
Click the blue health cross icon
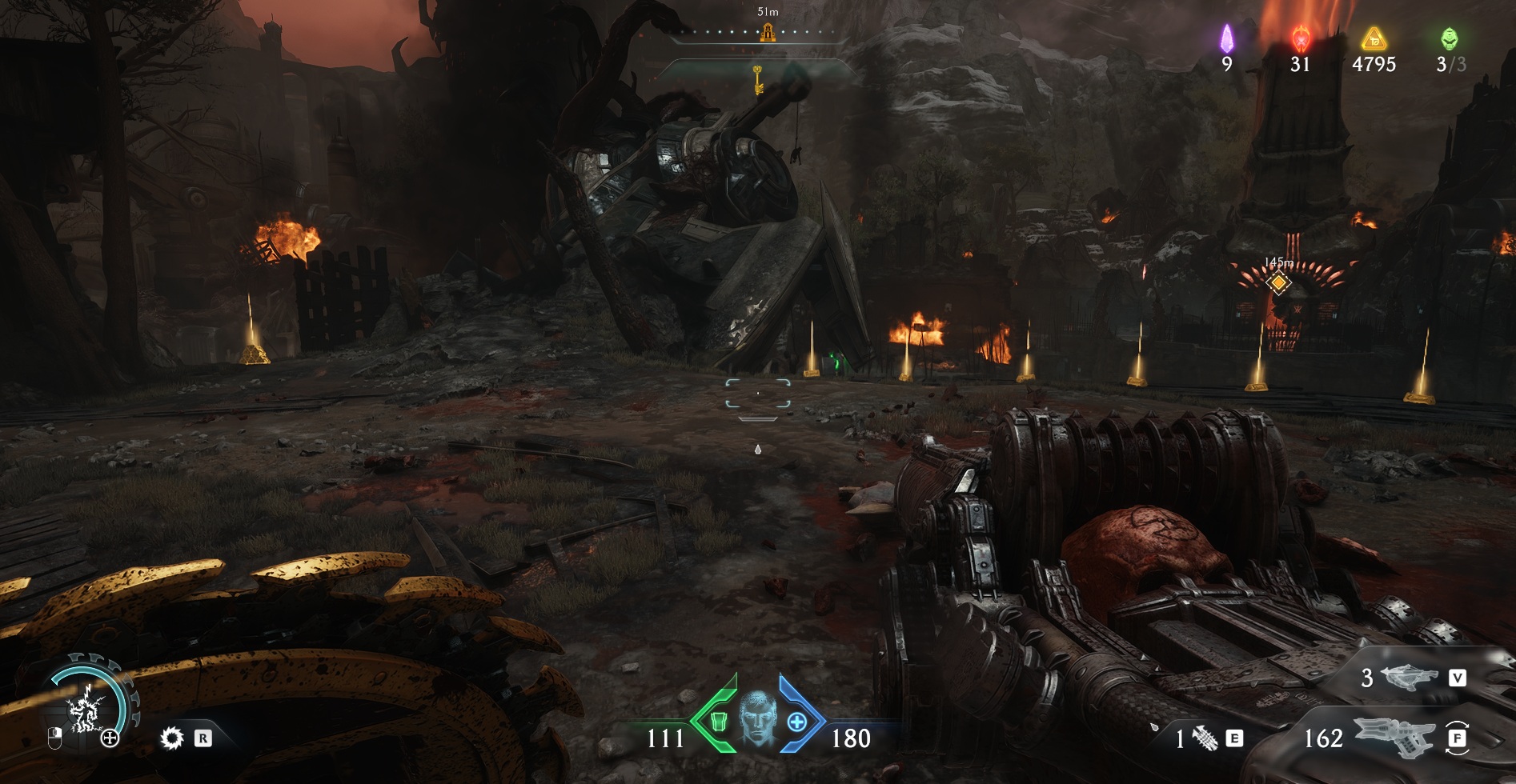(797, 722)
